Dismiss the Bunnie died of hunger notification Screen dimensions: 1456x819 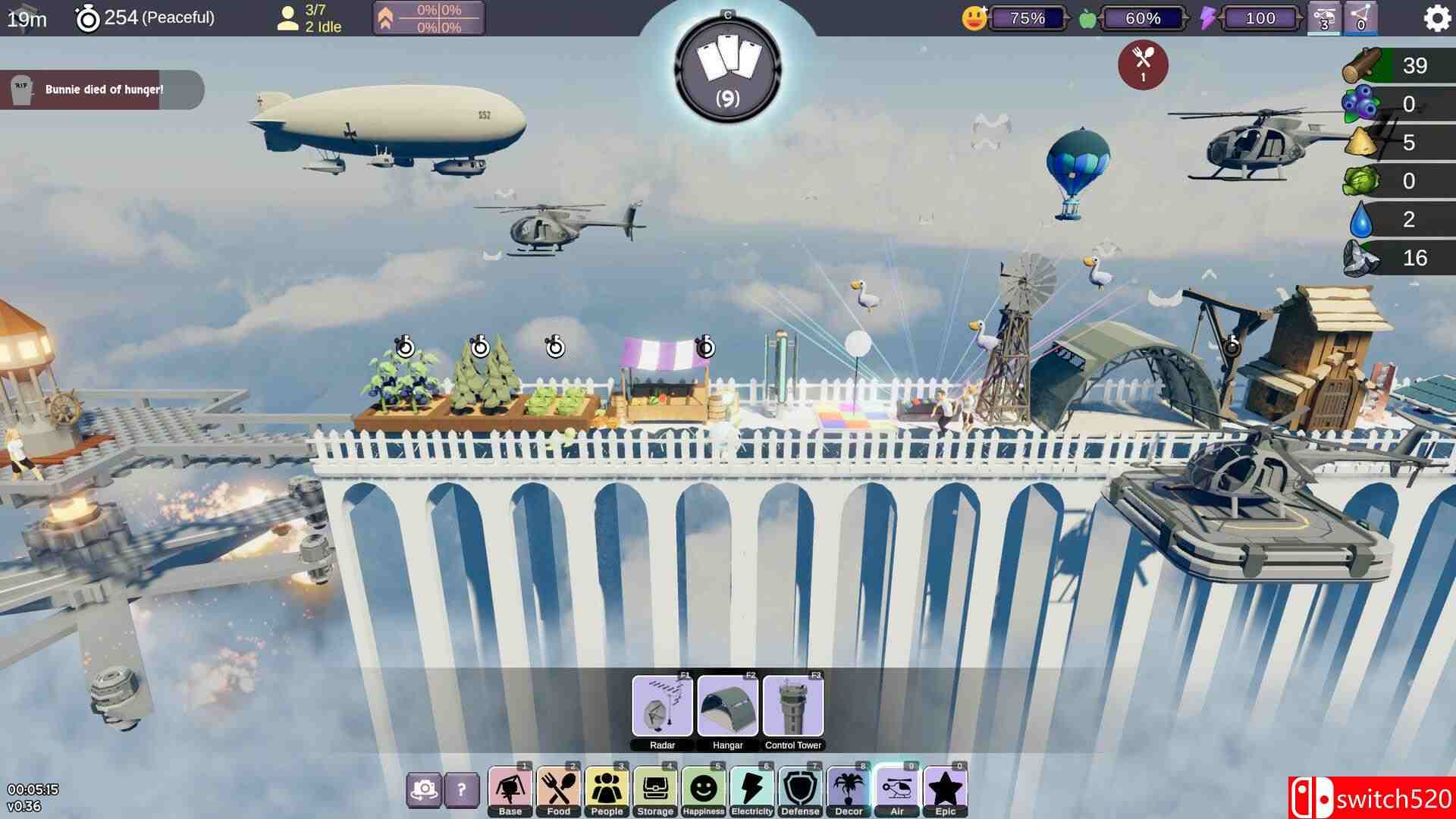102,89
